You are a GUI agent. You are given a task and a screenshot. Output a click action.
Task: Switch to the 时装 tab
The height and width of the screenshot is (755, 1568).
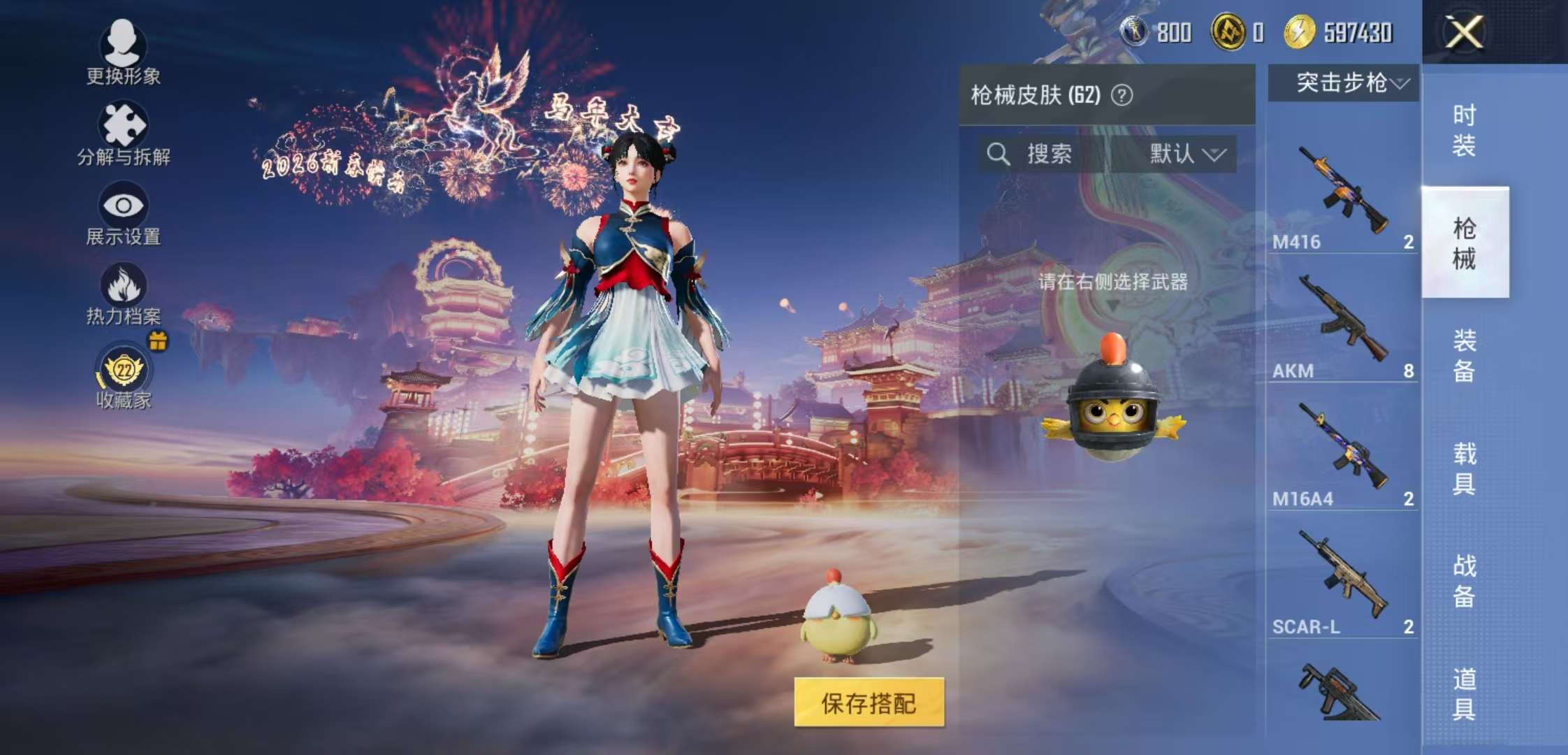tap(1466, 129)
